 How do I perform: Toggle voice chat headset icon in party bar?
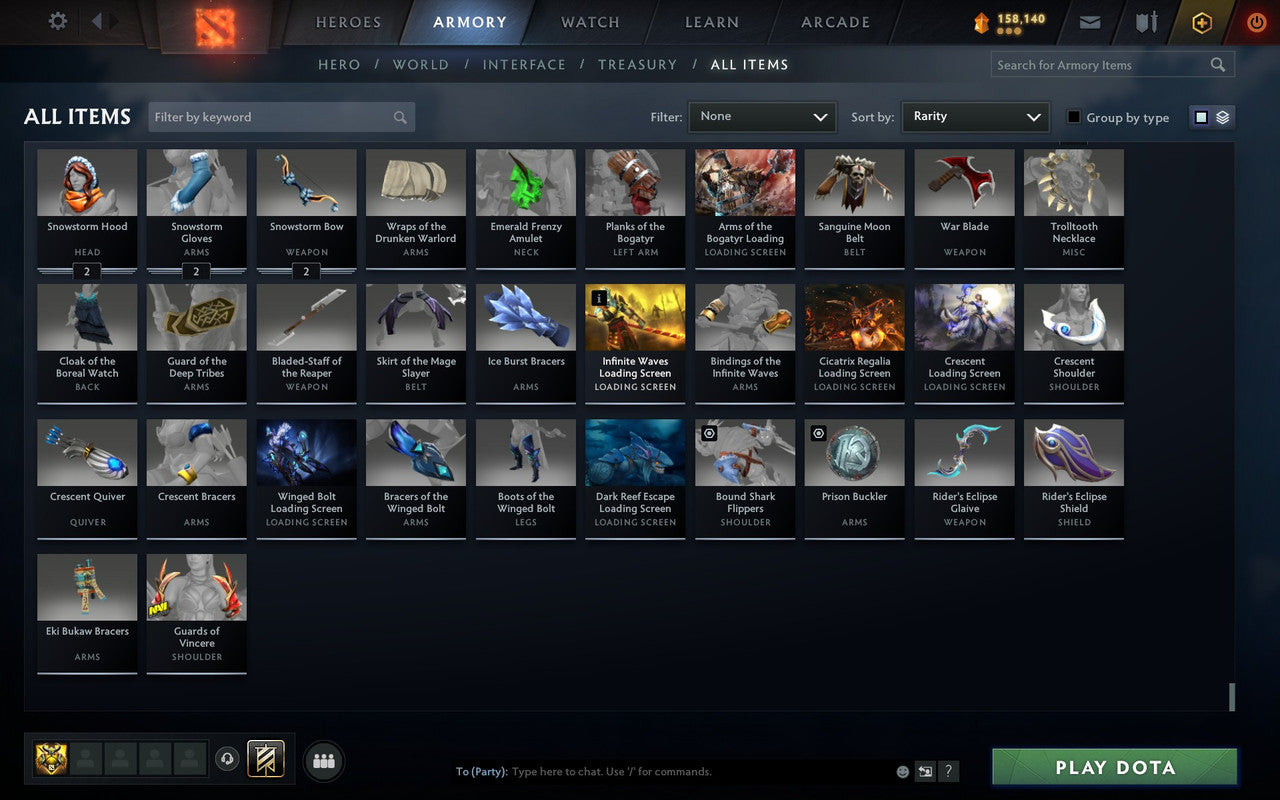(227, 759)
